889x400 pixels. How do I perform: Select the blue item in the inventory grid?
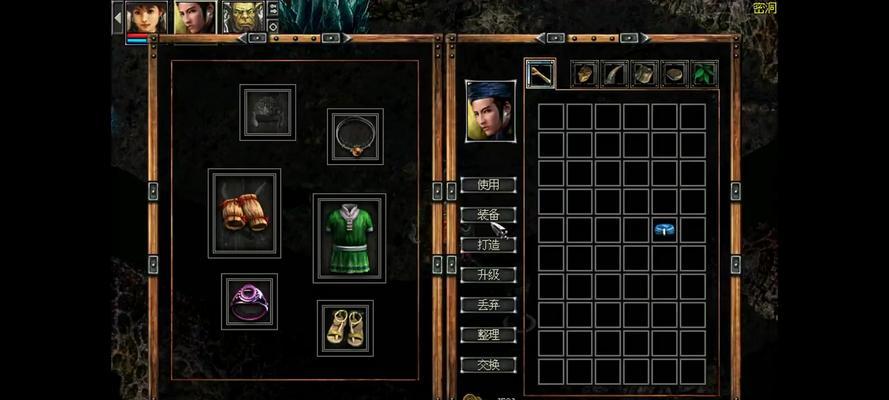664,230
